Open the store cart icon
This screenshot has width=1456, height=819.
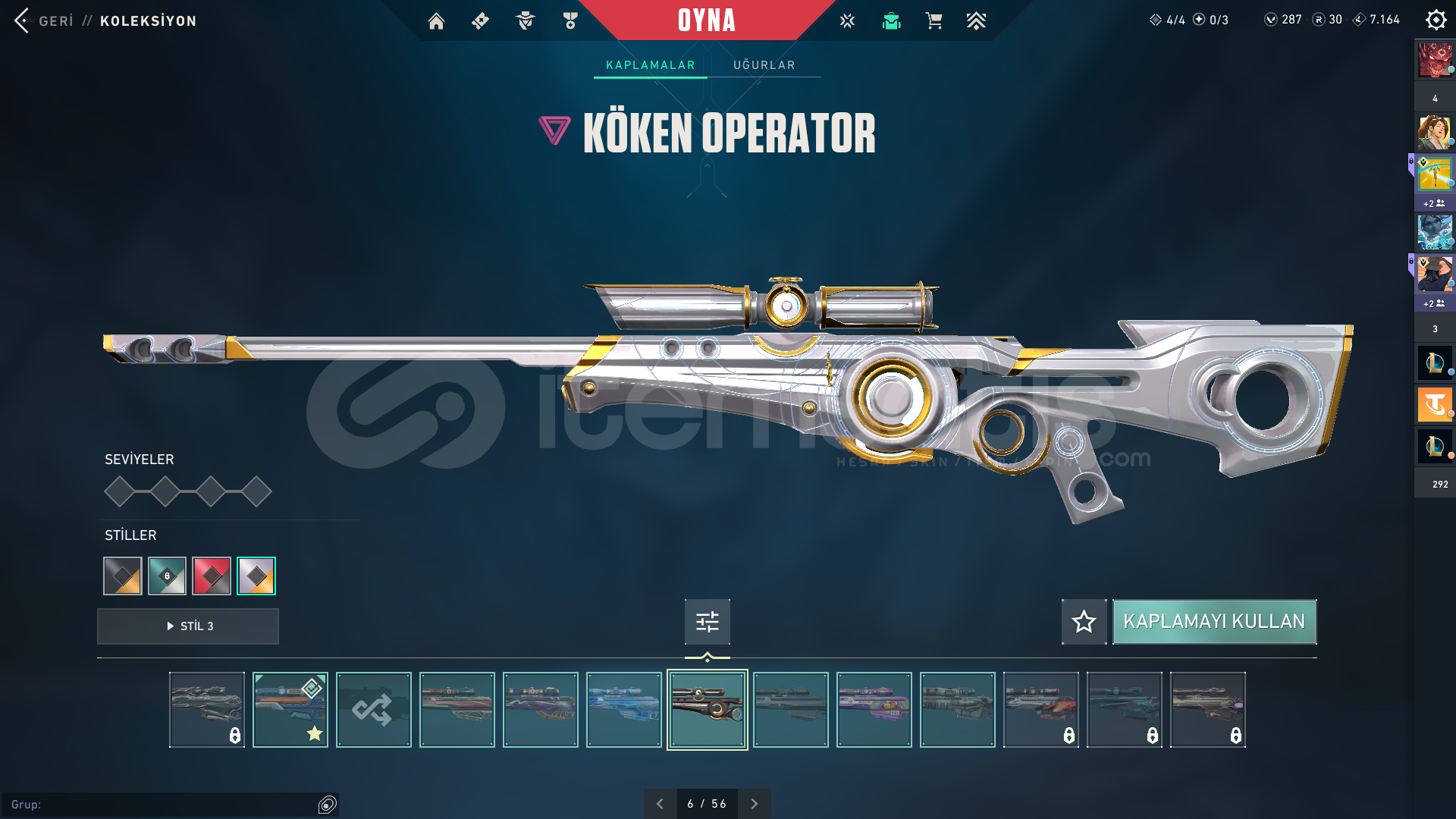click(934, 21)
